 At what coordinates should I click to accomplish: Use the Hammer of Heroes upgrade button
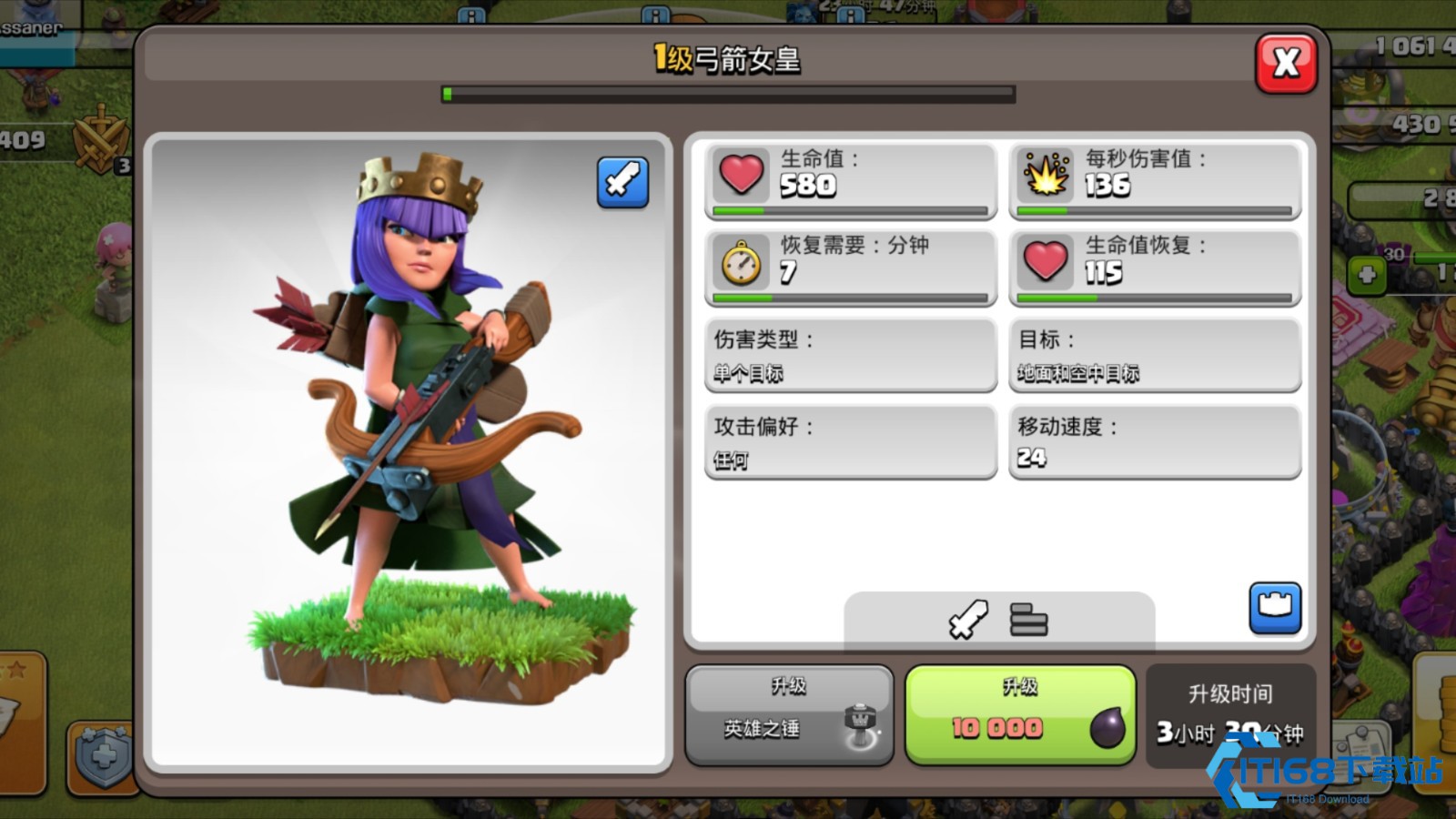789,714
